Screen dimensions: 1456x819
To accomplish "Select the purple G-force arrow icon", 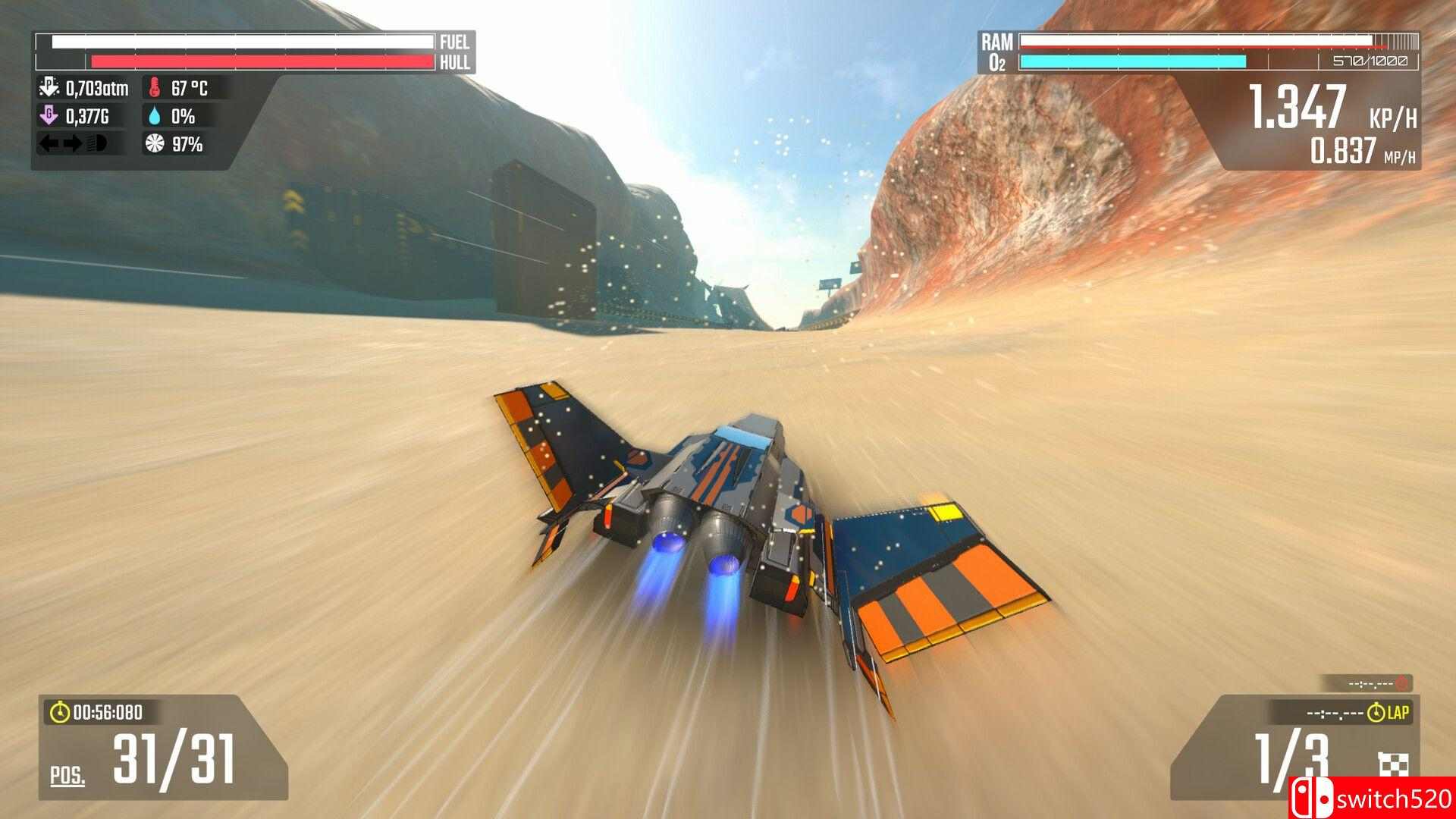I will pos(50,116).
